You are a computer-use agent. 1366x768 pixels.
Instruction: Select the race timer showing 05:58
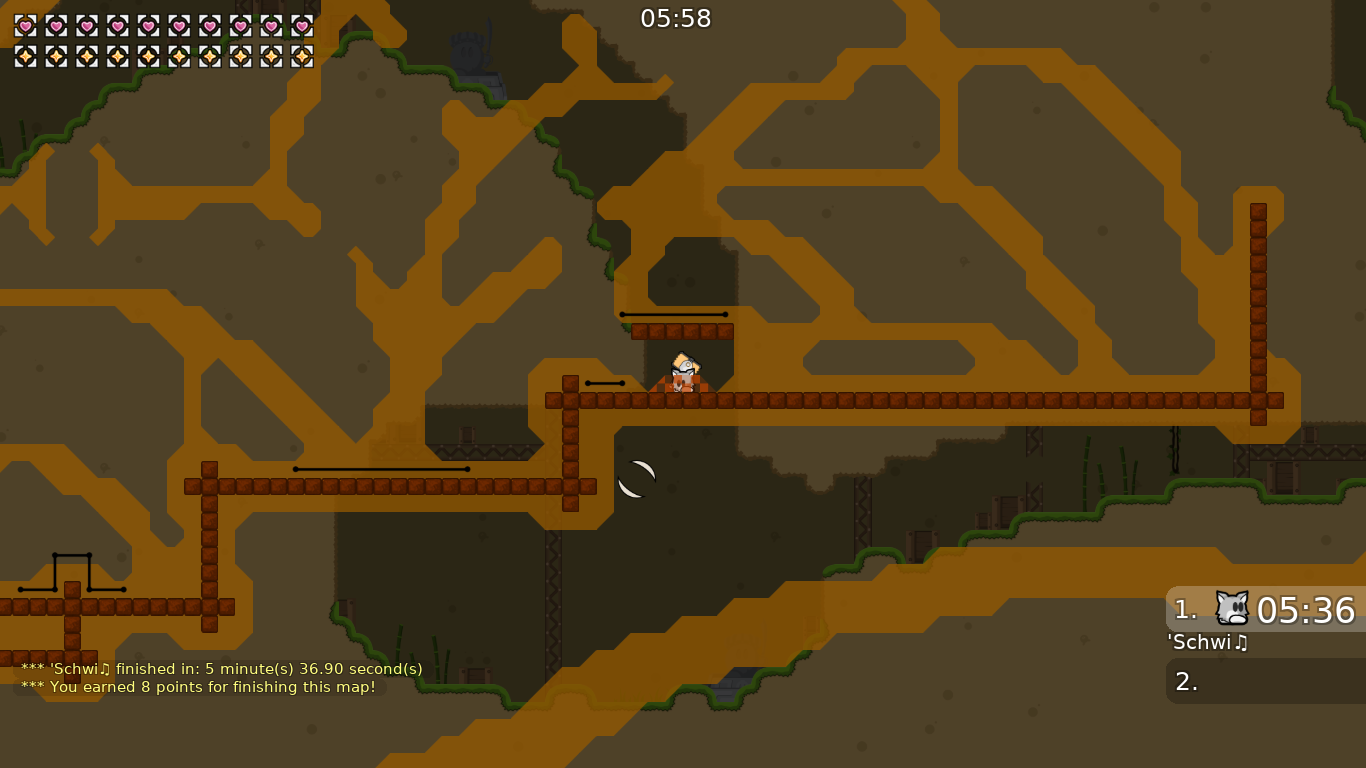point(678,17)
